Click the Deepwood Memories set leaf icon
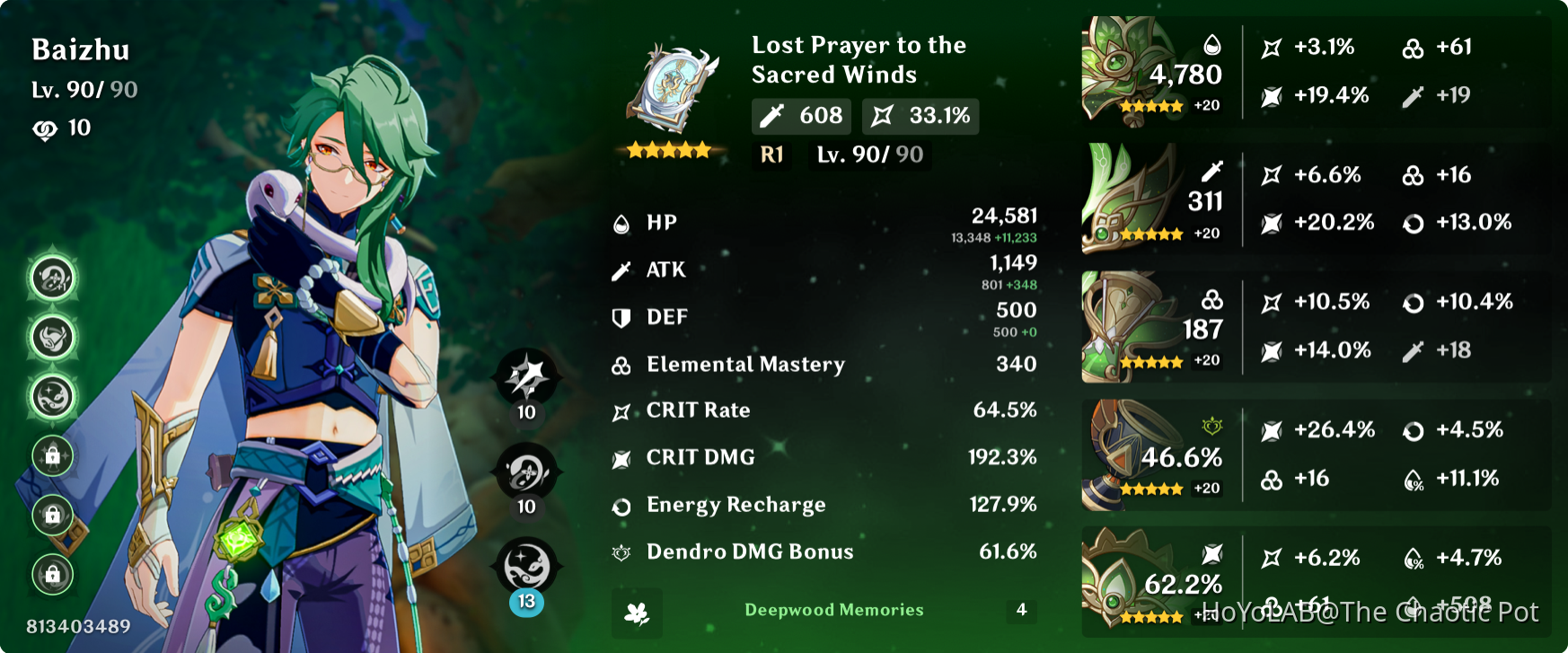The image size is (1568, 653). pyautogui.click(x=637, y=613)
